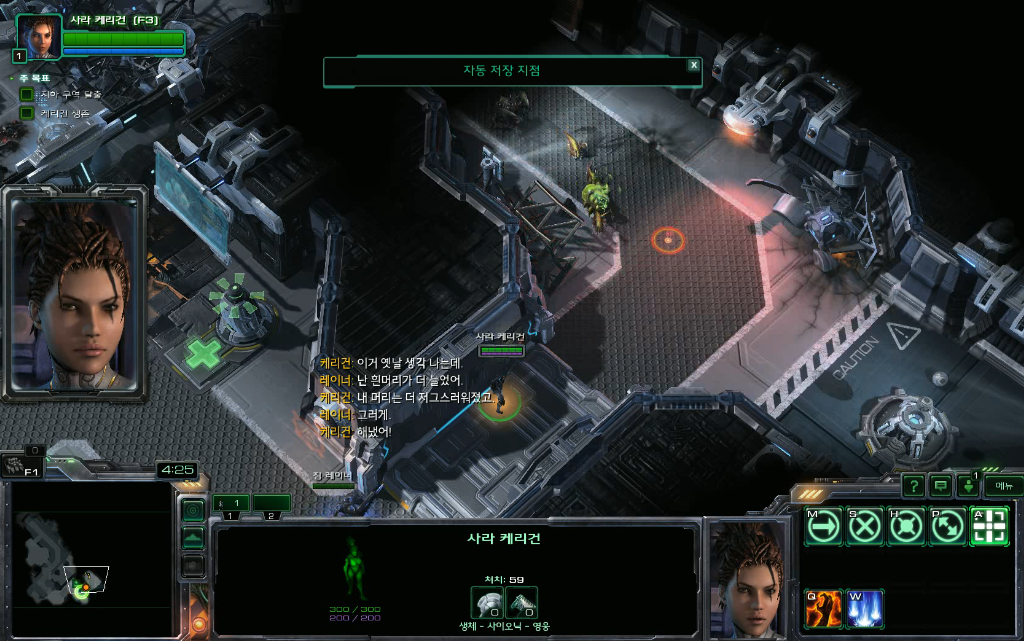Image resolution: width=1024 pixels, height=641 pixels.
Task: Toggle the minimap terrain display button
Action: tap(193, 539)
